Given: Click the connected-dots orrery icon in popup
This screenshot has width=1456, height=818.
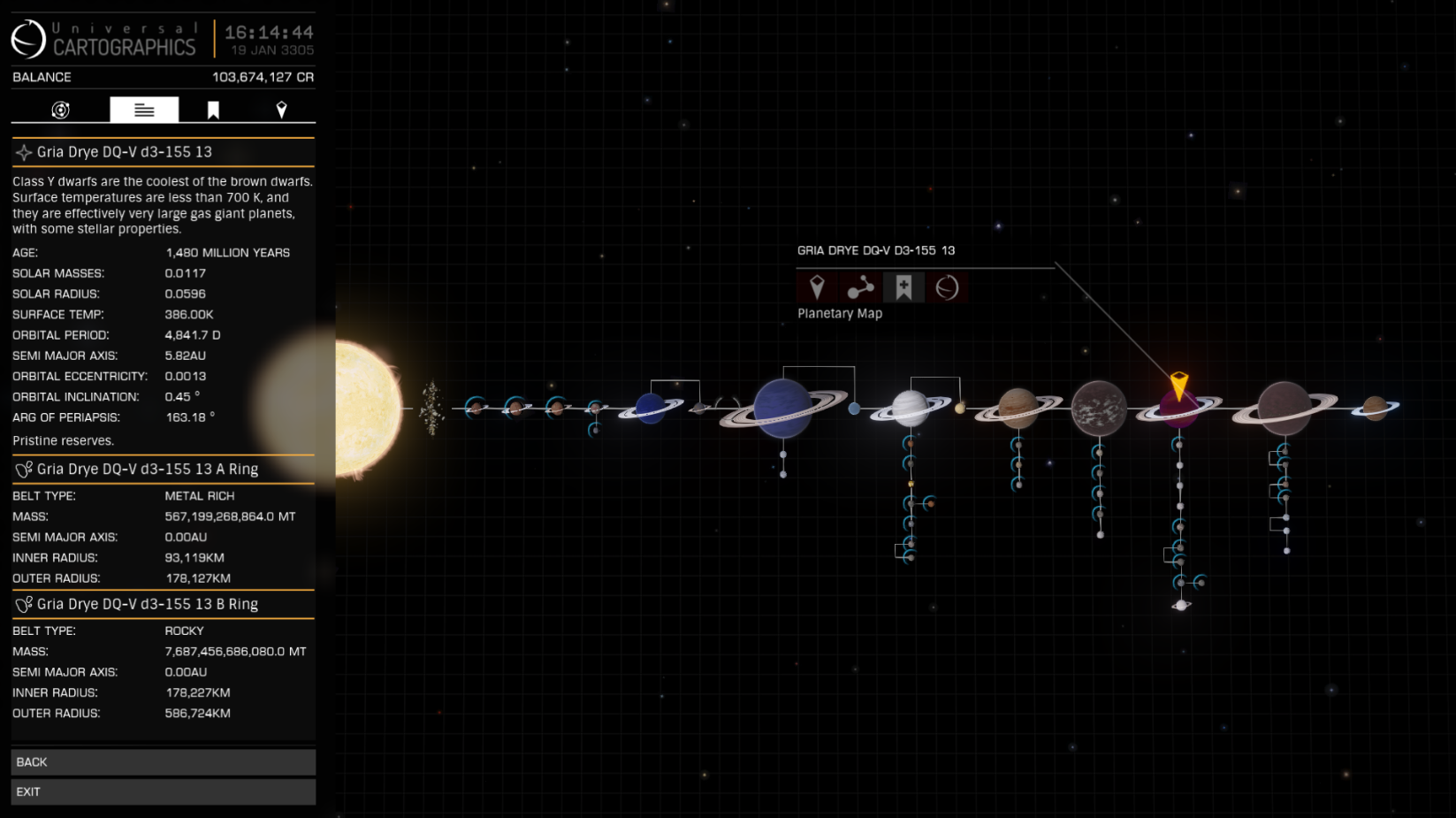Looking at the screenshot, I should [860, 287].
